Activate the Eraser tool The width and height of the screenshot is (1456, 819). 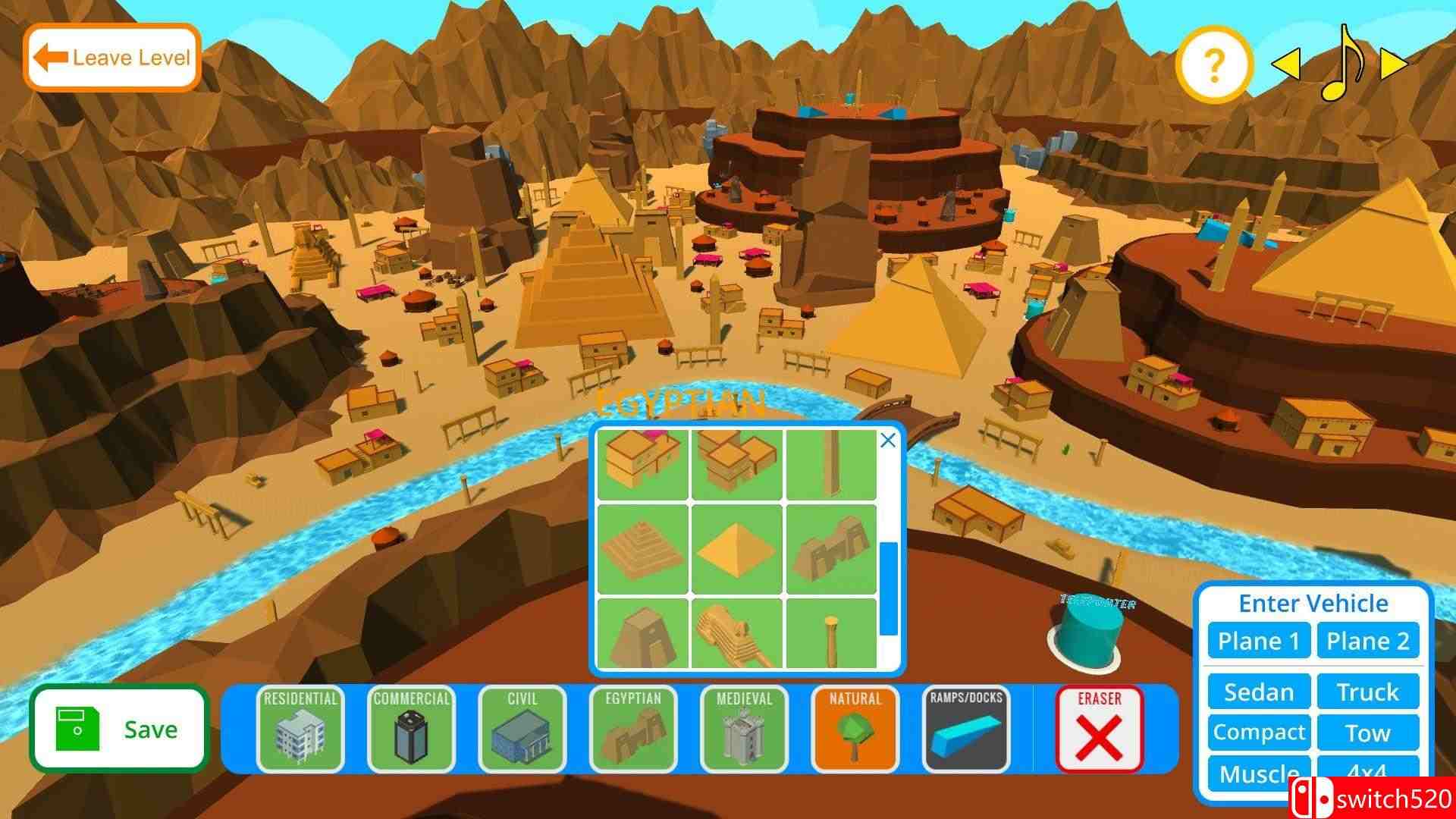point(1100,730)
